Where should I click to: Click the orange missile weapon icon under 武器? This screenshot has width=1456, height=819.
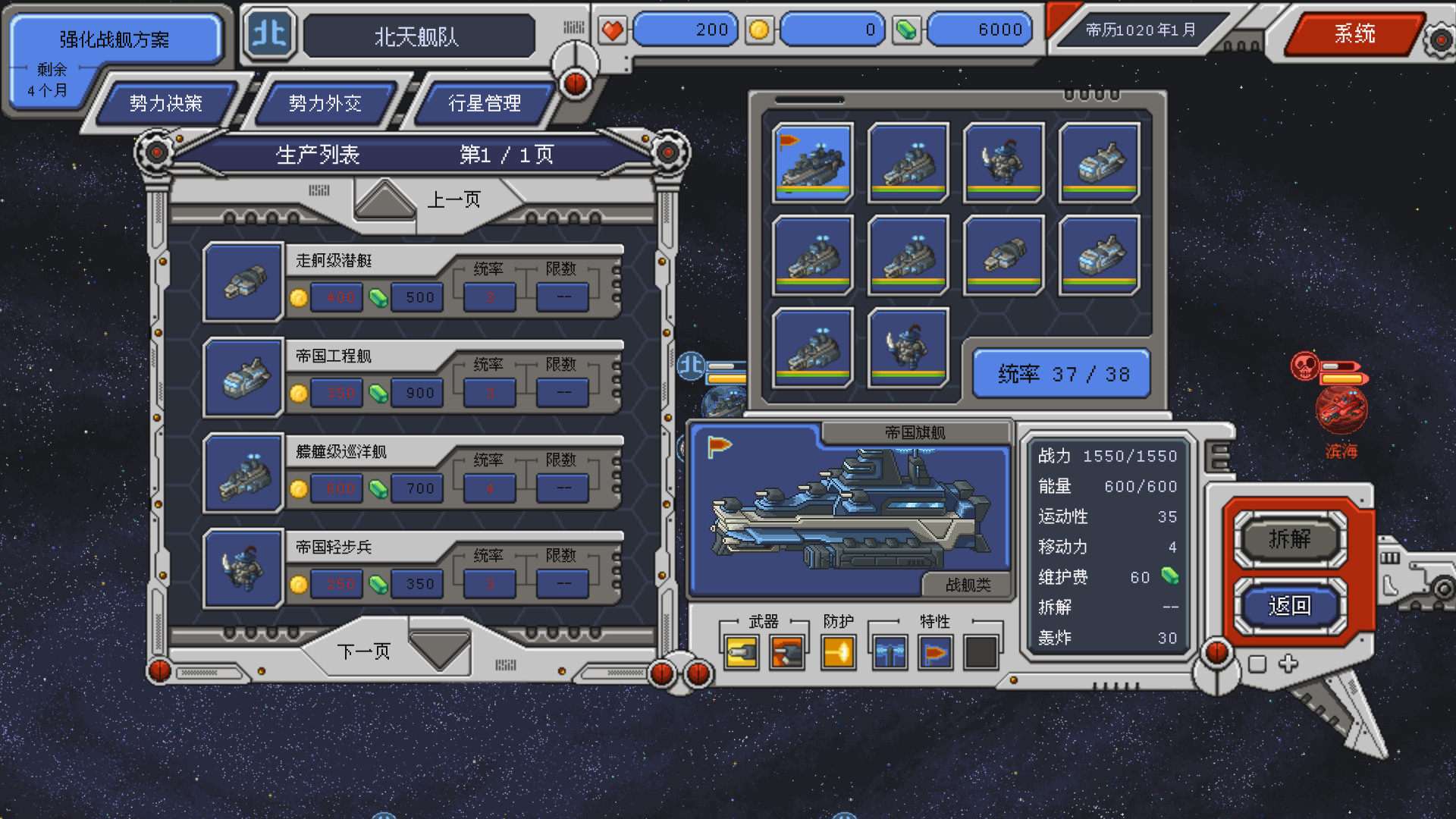pyautogui.click(x=789, y=650)
